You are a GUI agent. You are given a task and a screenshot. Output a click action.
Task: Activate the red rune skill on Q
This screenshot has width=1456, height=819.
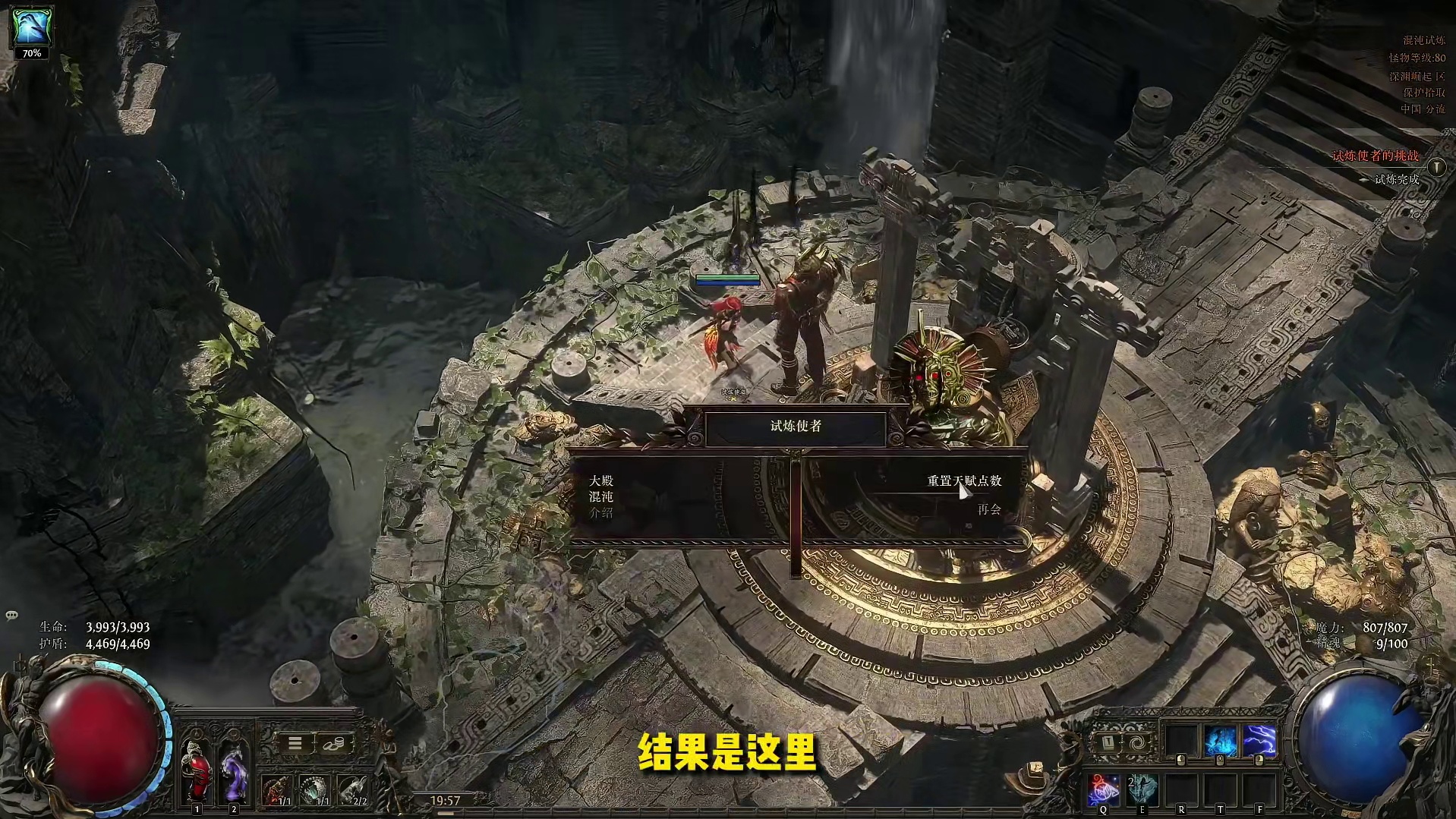click(x=1104, y=791)
